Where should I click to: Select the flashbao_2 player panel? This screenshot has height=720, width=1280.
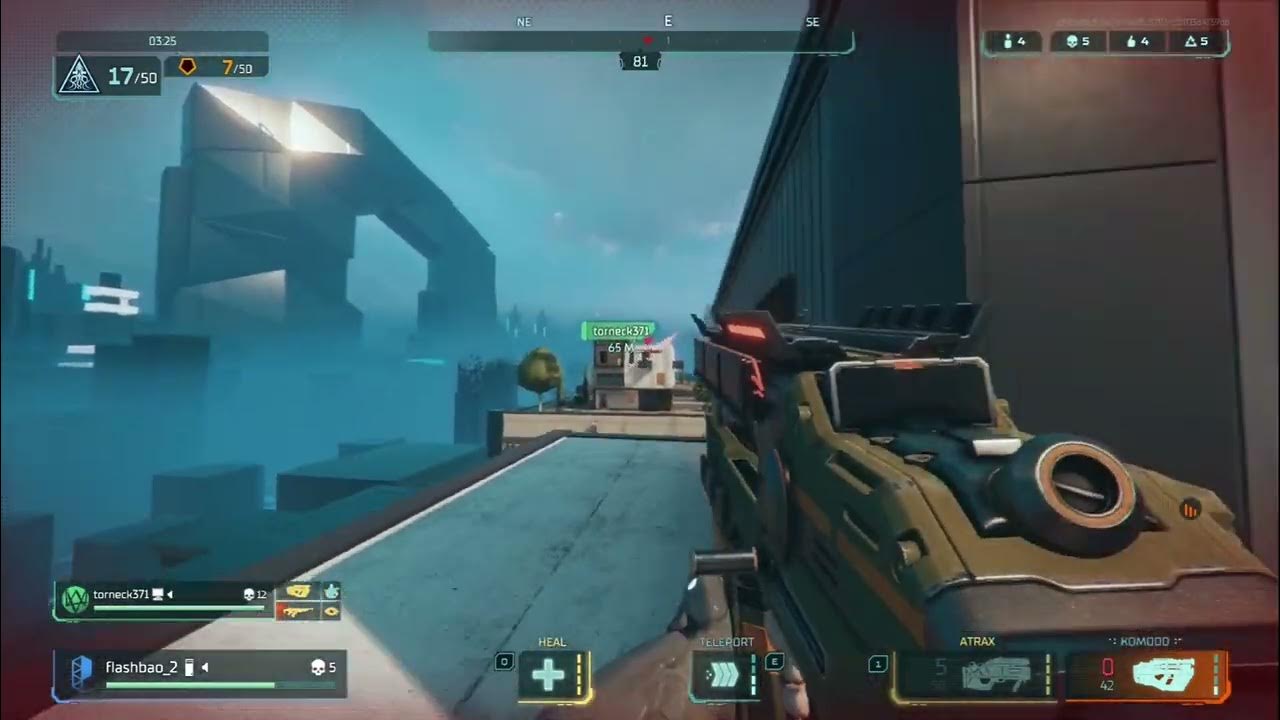click(x=200, y=673)
